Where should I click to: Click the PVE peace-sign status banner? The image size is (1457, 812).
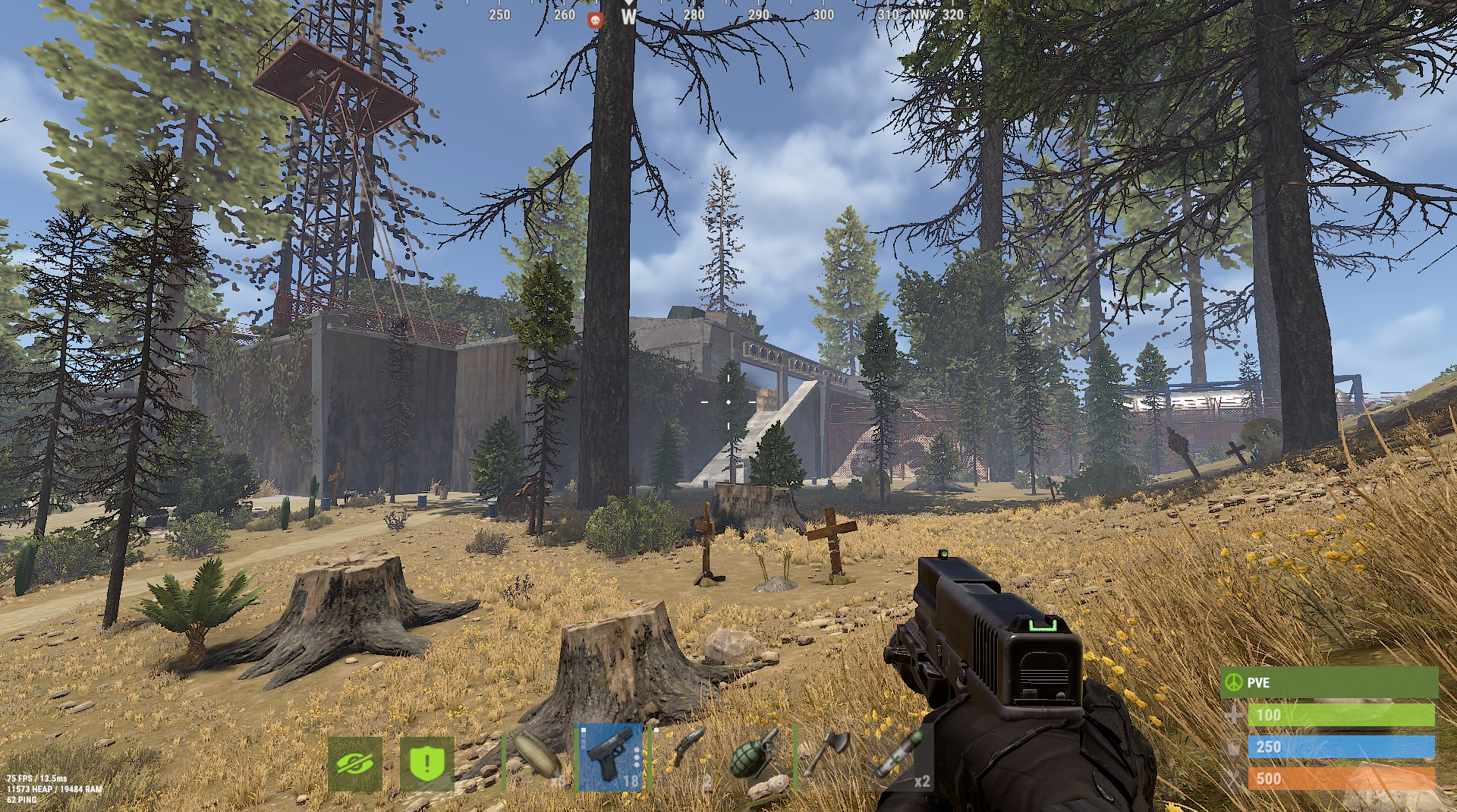[x=1328, y=682]
